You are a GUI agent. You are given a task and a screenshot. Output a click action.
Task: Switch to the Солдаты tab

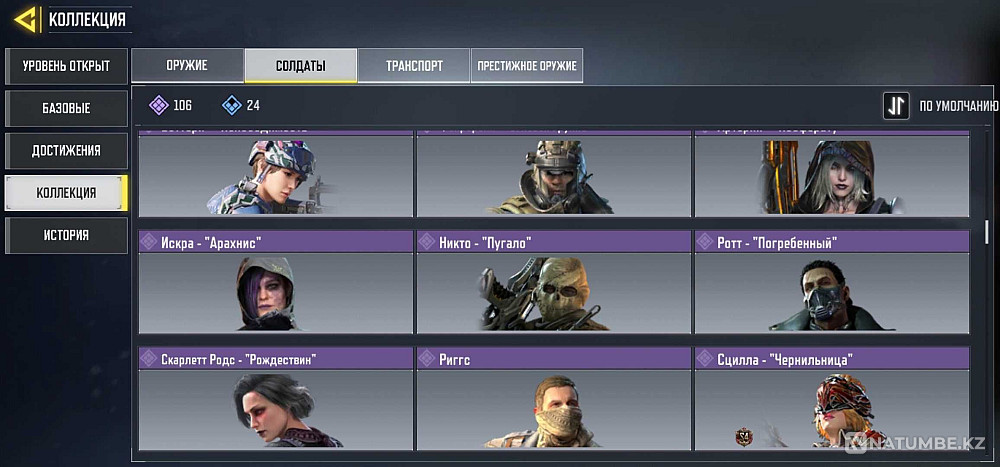tap(300, 65)
